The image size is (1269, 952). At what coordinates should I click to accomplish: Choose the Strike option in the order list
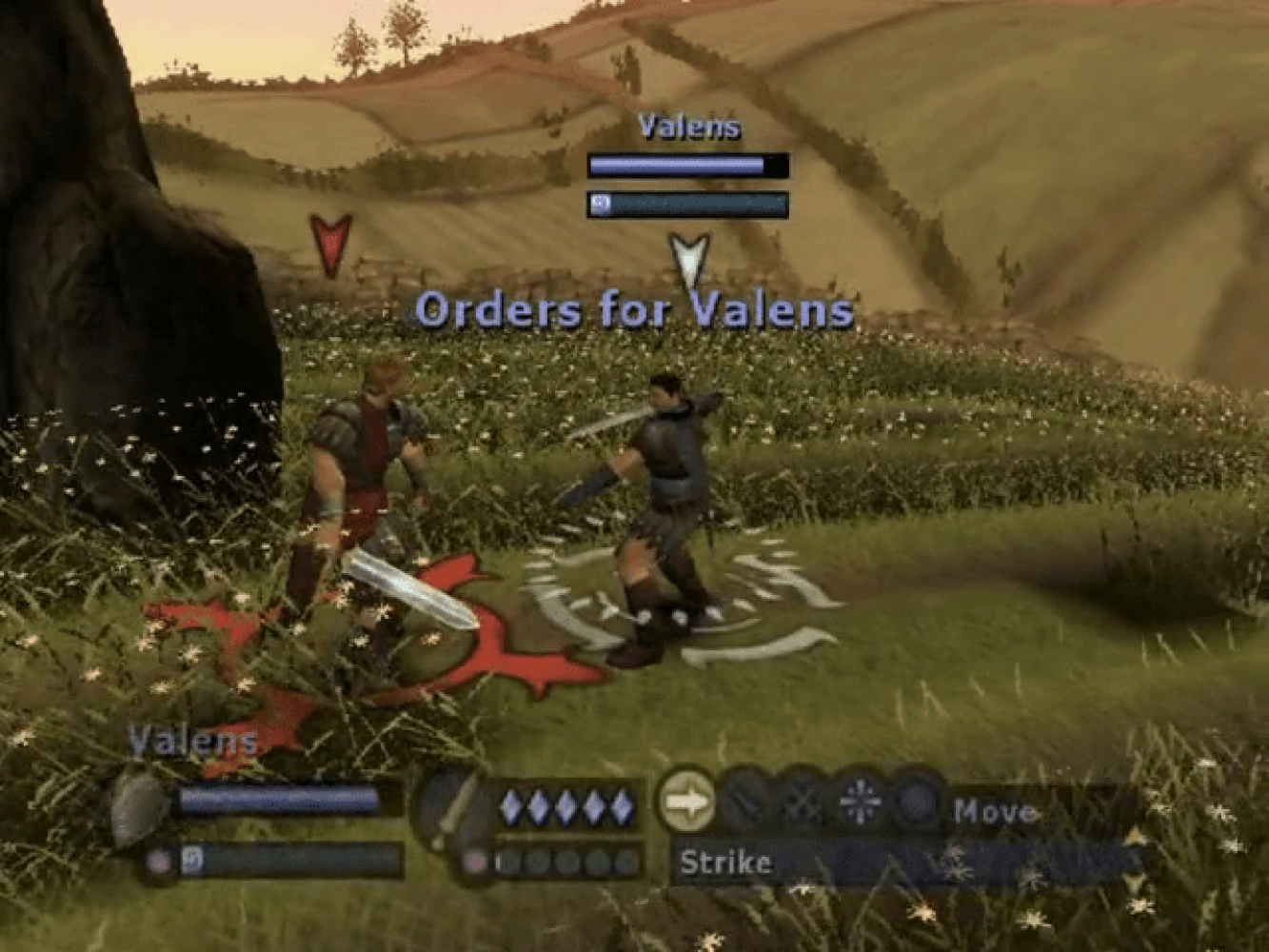(725, 863)
